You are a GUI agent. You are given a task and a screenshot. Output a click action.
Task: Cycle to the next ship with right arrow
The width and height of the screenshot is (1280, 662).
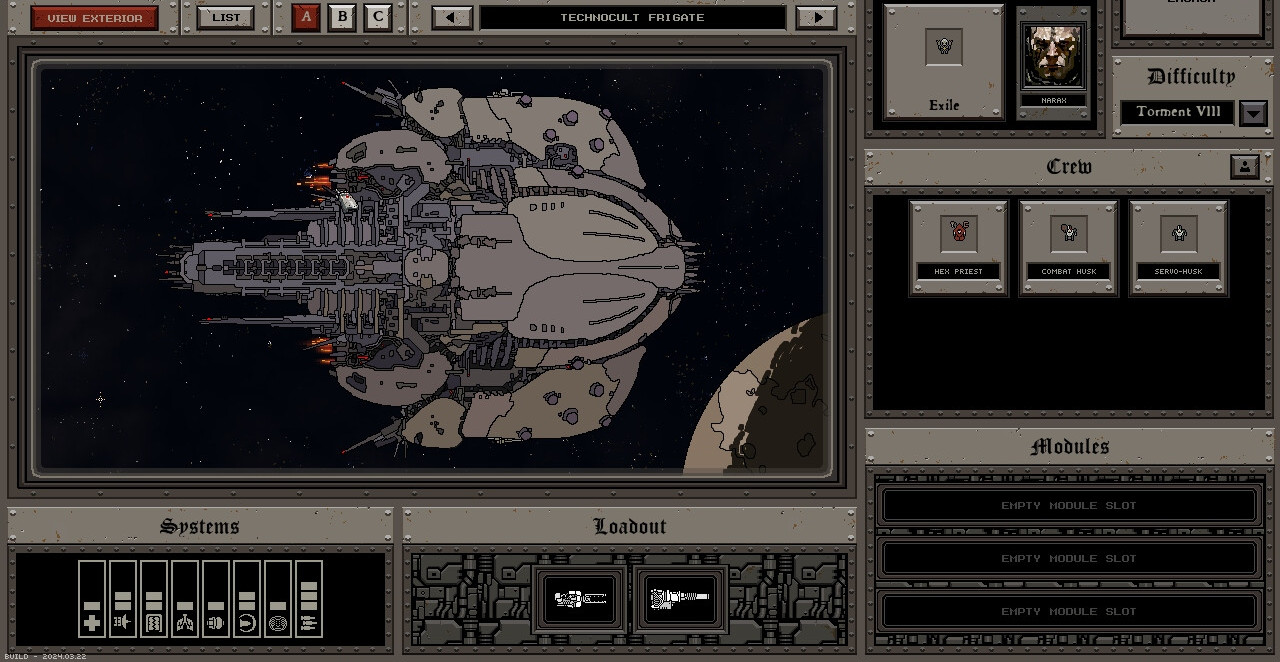click(817, 18)
